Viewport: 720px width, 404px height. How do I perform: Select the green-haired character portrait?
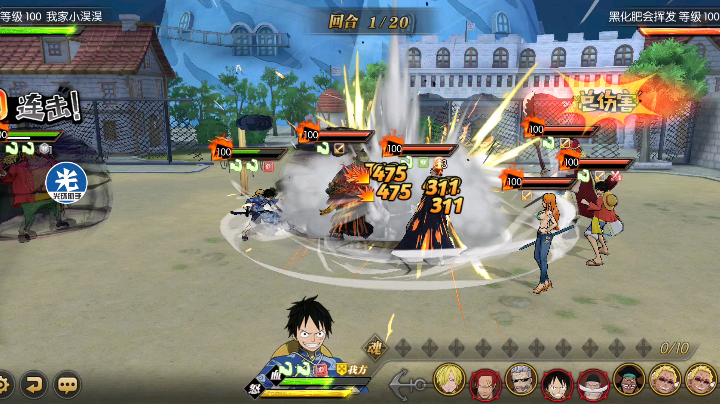628,382
